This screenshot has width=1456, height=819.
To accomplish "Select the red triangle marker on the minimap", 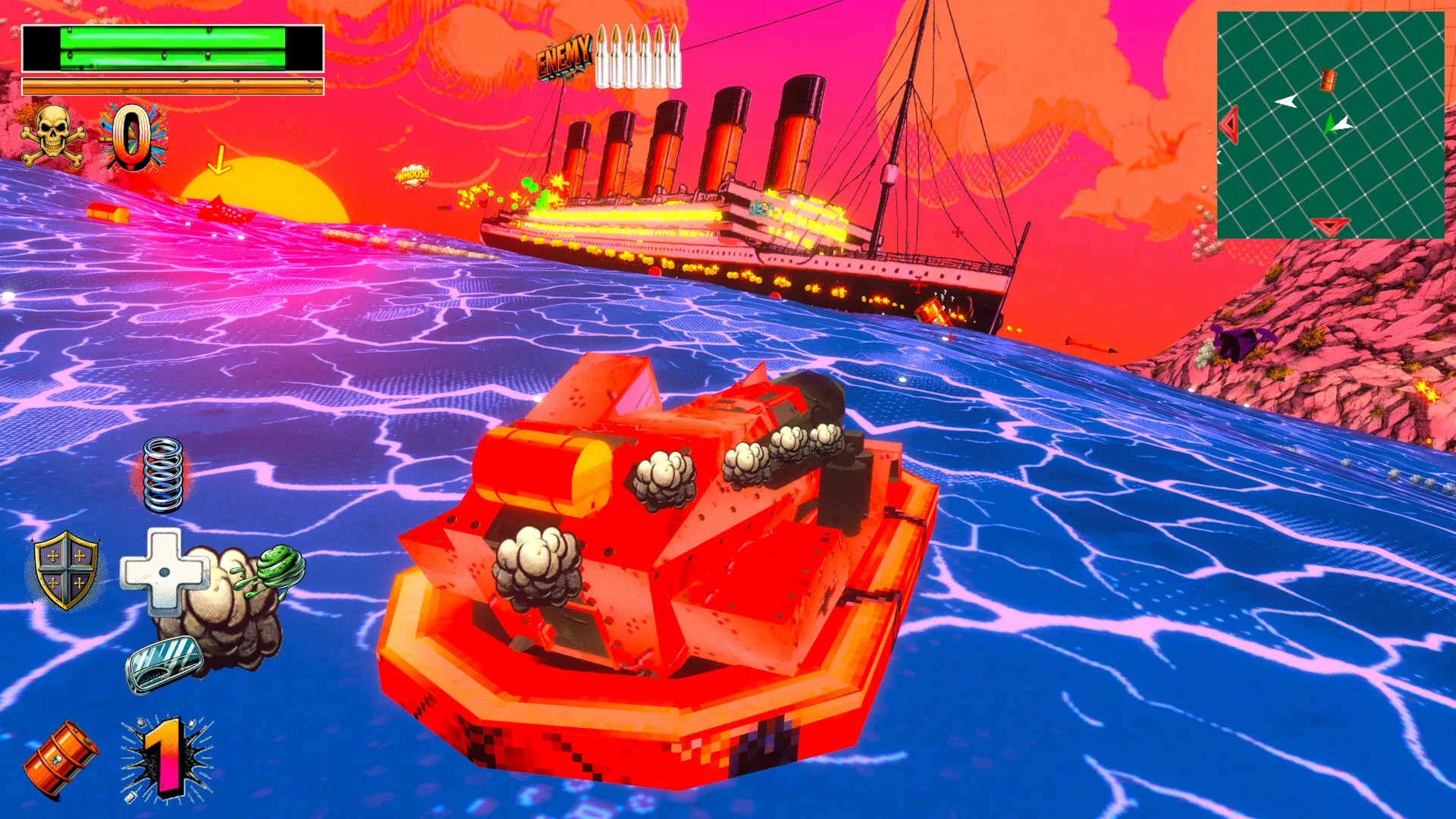I will 1231,124.
